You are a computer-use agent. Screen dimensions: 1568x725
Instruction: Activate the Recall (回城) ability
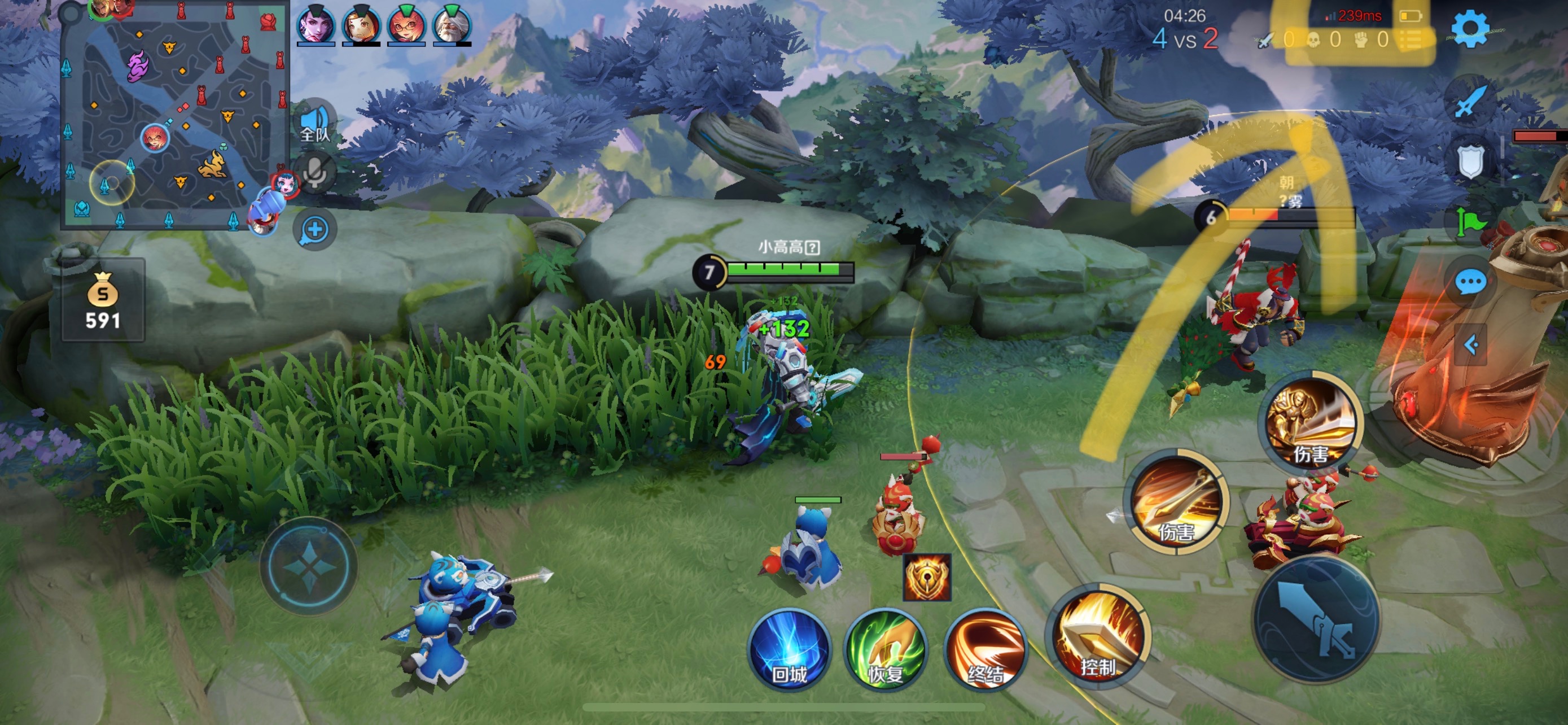(790, 649)
